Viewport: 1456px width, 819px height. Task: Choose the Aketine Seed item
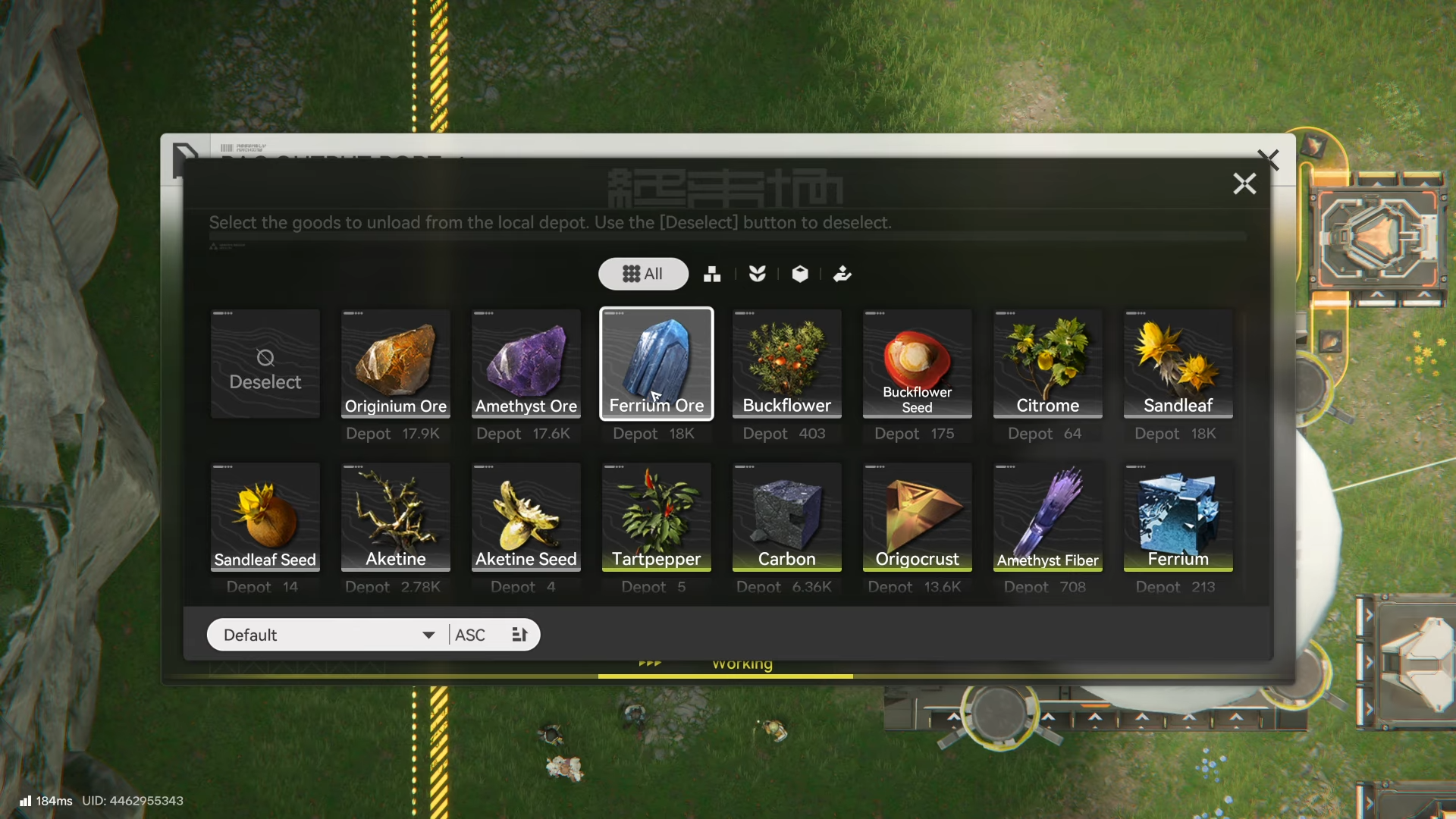coord(526,517)
